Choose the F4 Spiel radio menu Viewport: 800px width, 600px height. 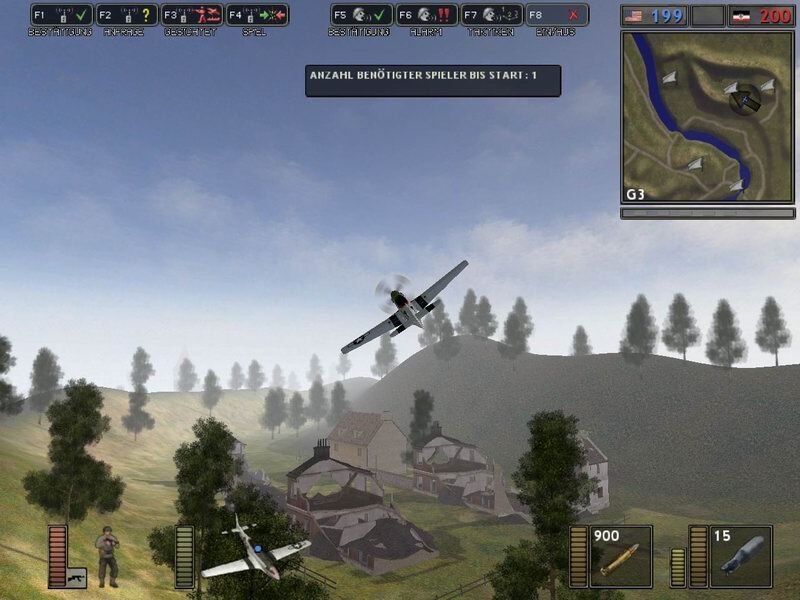tap(257, 15)
